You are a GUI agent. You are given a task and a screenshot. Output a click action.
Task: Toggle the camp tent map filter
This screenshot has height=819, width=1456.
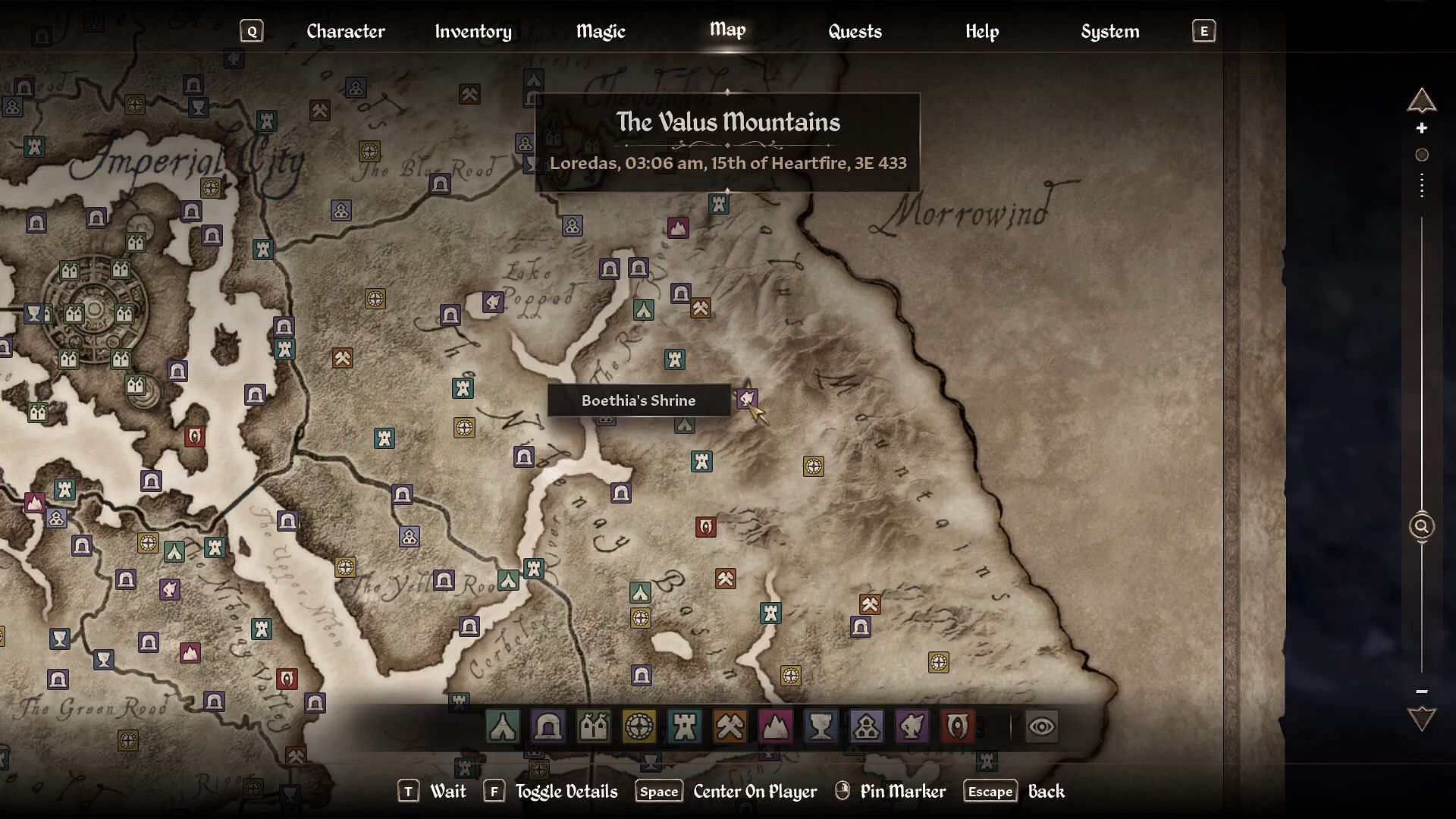coord(503,726)
